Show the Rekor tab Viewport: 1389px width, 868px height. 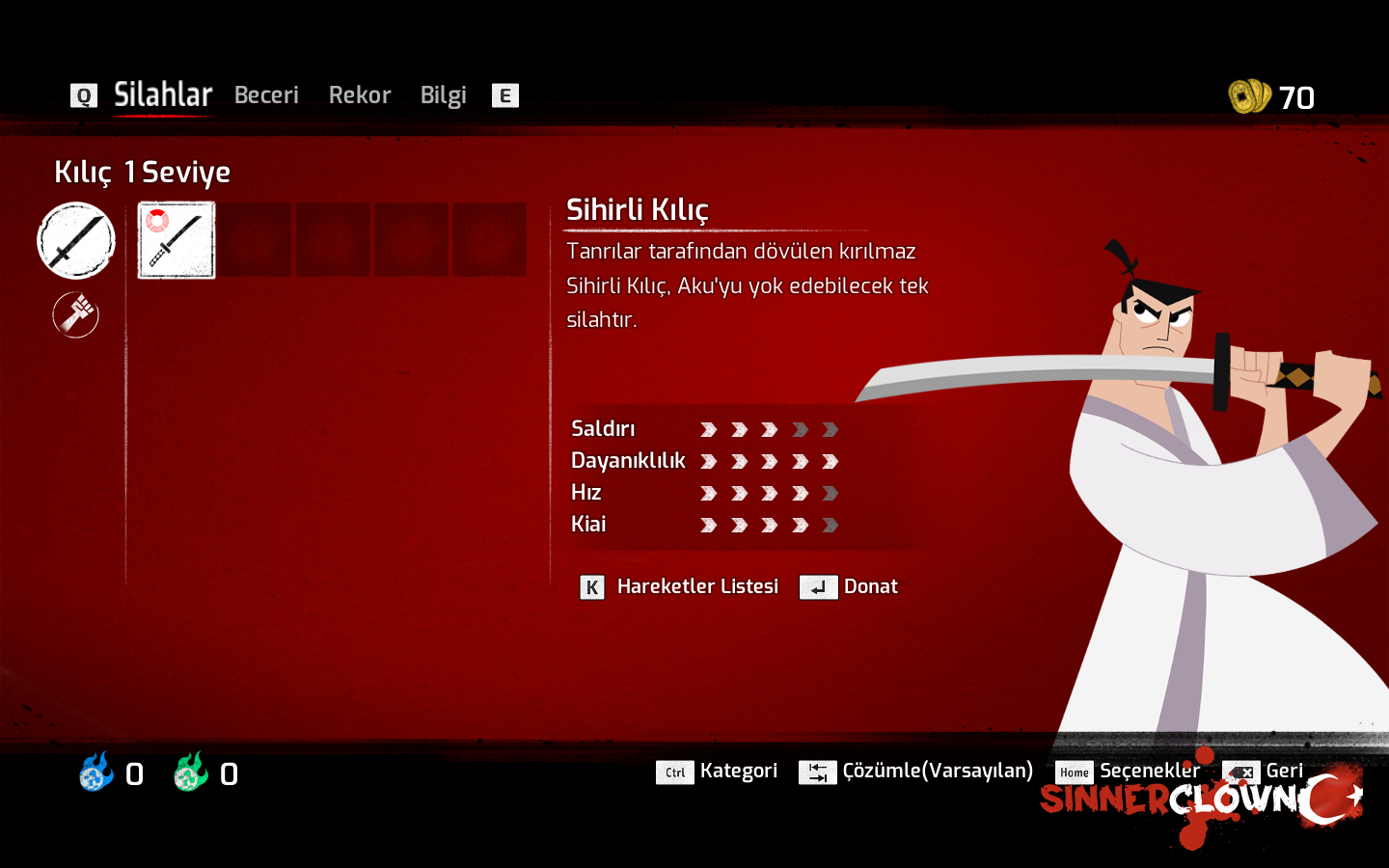360,95
